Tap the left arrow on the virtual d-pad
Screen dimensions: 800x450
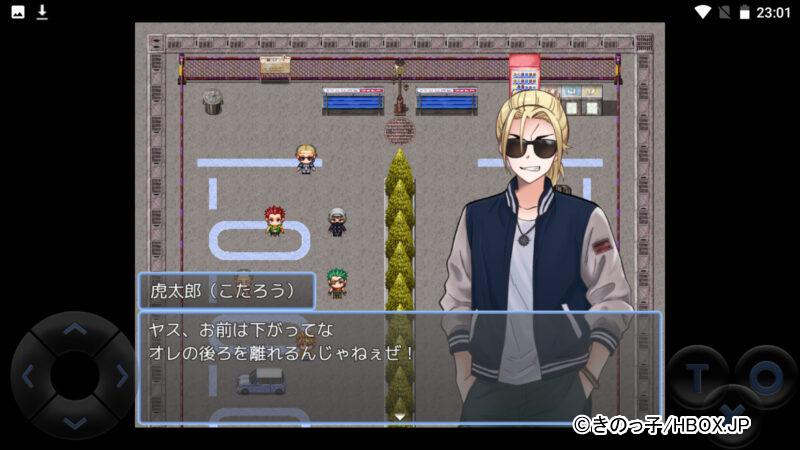coord(28,376)
